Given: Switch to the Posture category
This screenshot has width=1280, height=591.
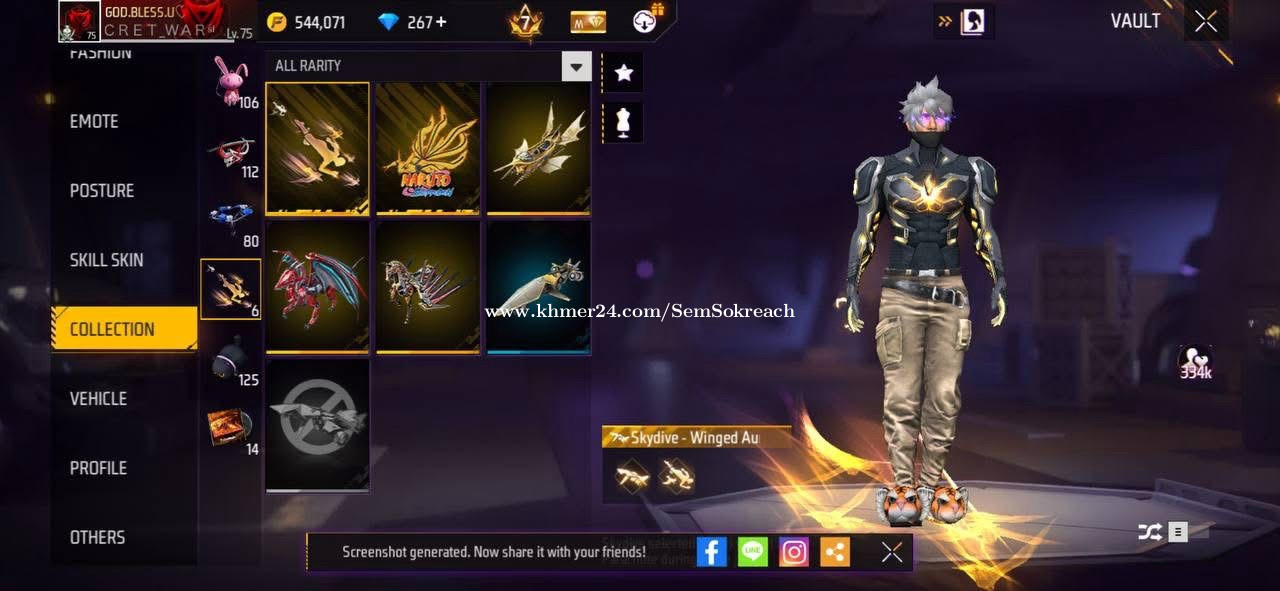Looking at the screenshot, I should [102, 190].
